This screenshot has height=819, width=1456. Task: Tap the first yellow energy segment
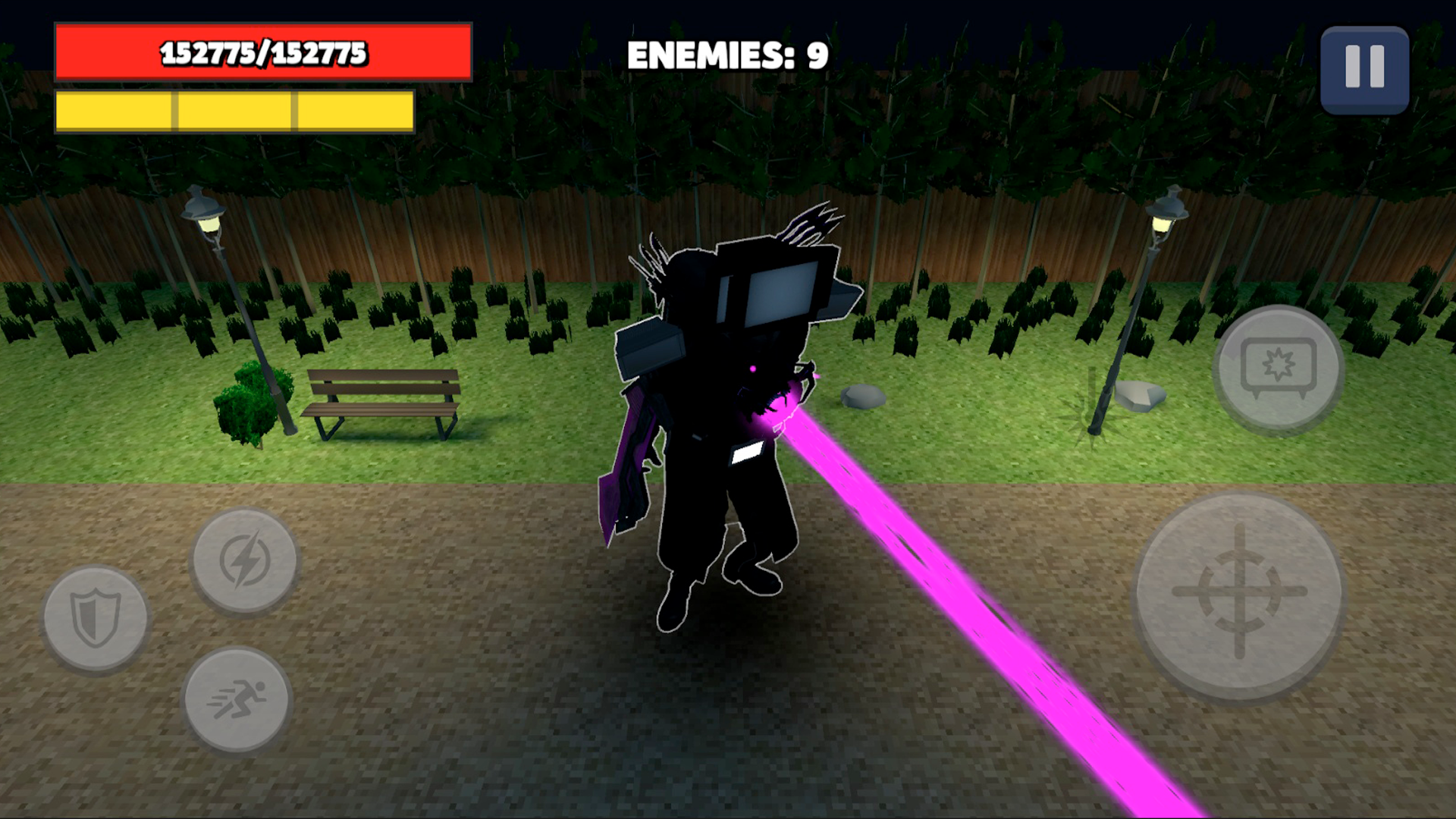pyautogui.click(x=114, y=111)
